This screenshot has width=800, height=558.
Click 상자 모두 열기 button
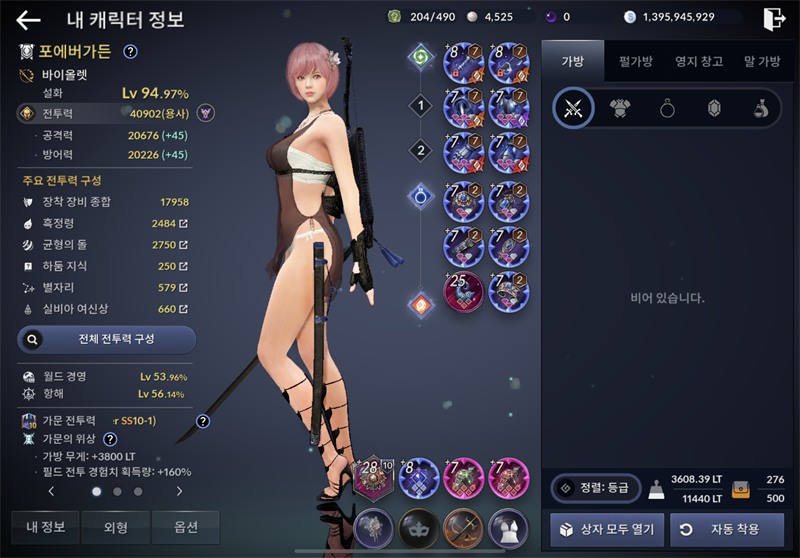tap(606, 528)
